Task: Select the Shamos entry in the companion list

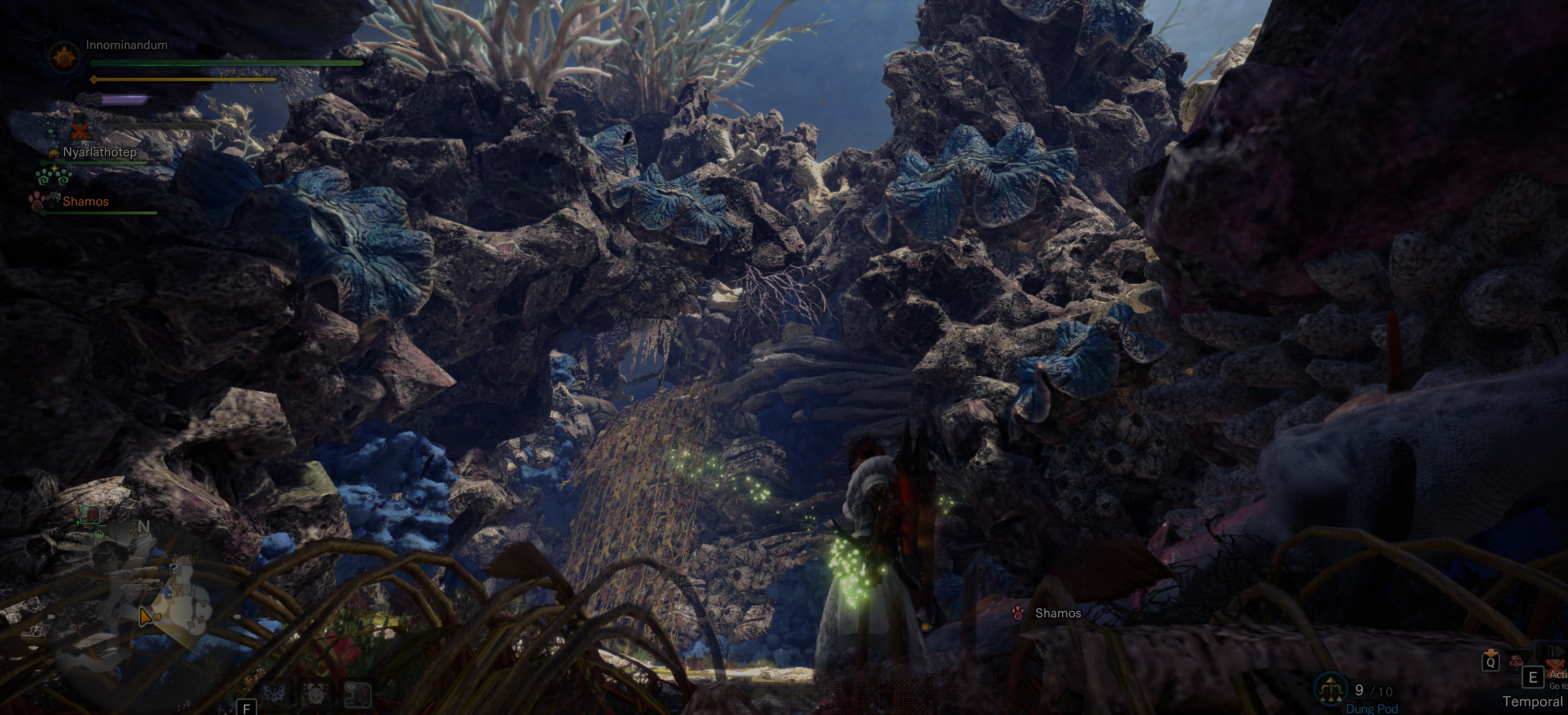Action: pyautogui.click(x=85, y=201)
